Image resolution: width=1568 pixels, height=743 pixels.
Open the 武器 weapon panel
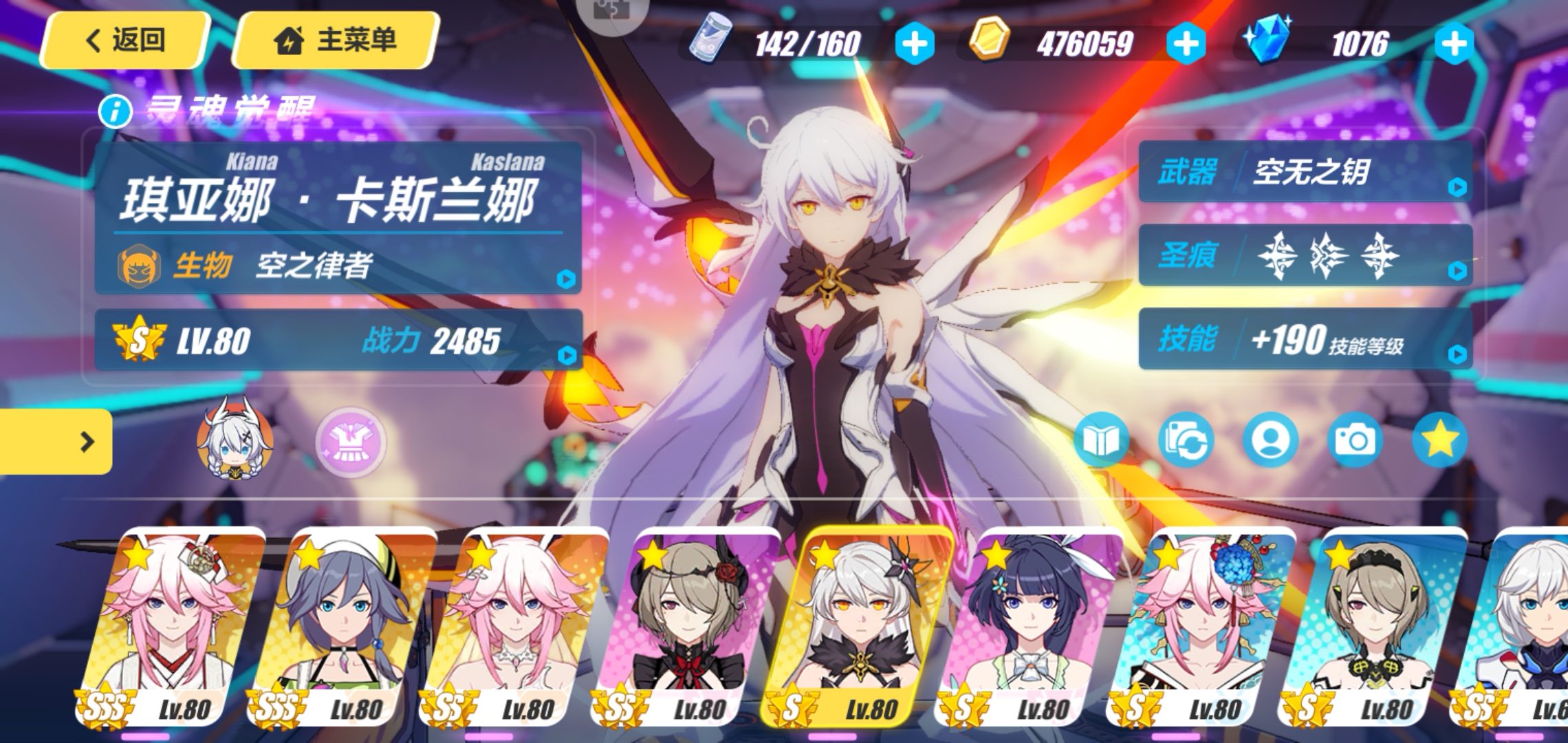click(1305, 172)
